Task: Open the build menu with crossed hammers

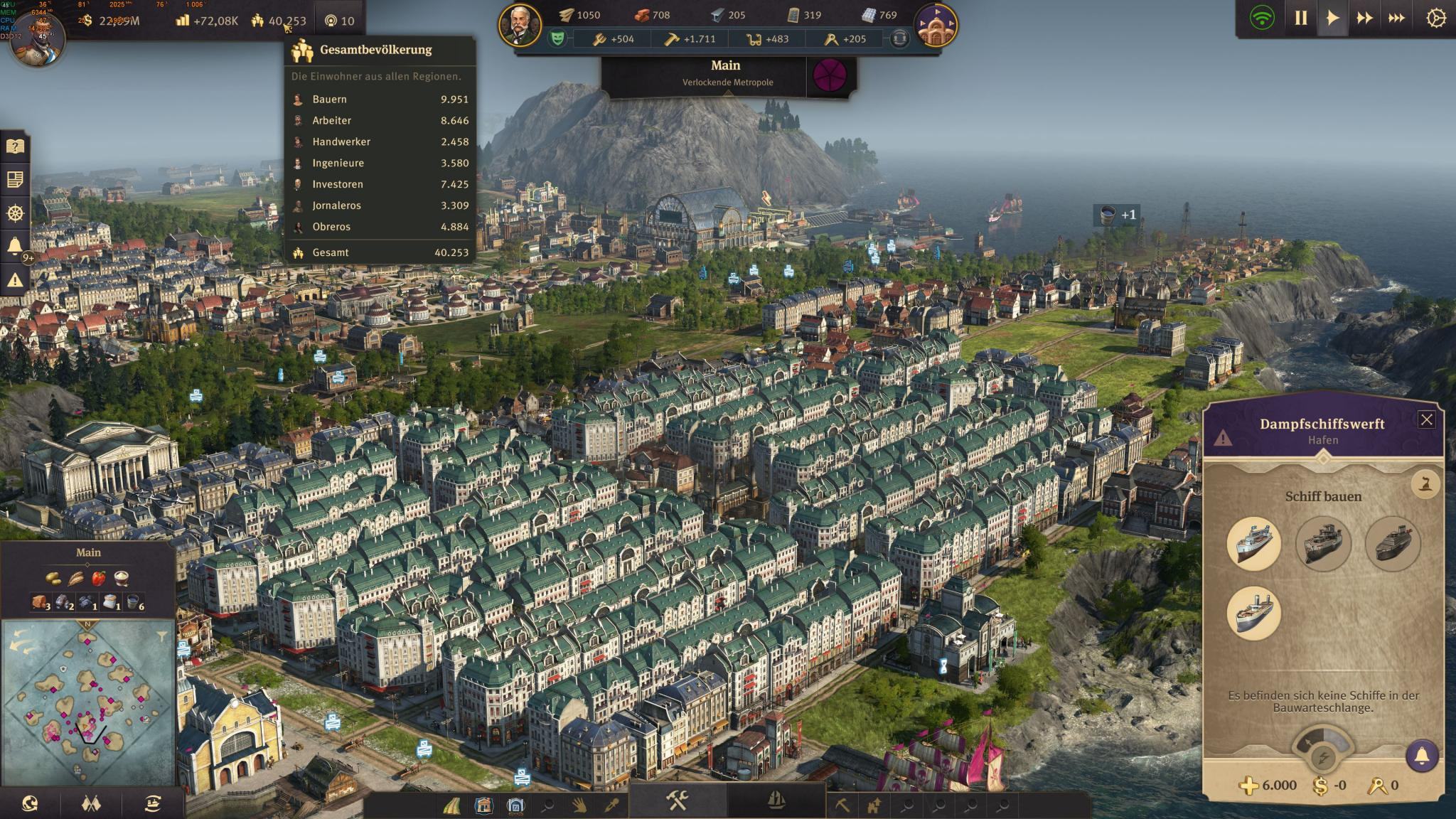Action: (x=677, y=802)
